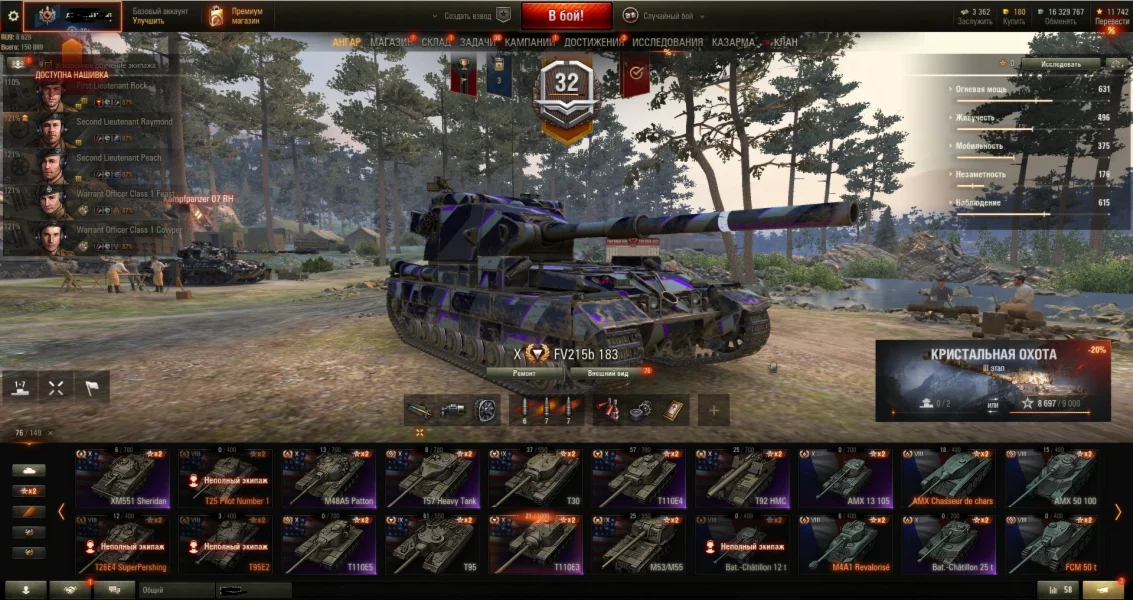Open the ИССЛЕДОВАНИЯ research tab
Viewport: 1133px width, 600px height.
click(x=668, y=42)
